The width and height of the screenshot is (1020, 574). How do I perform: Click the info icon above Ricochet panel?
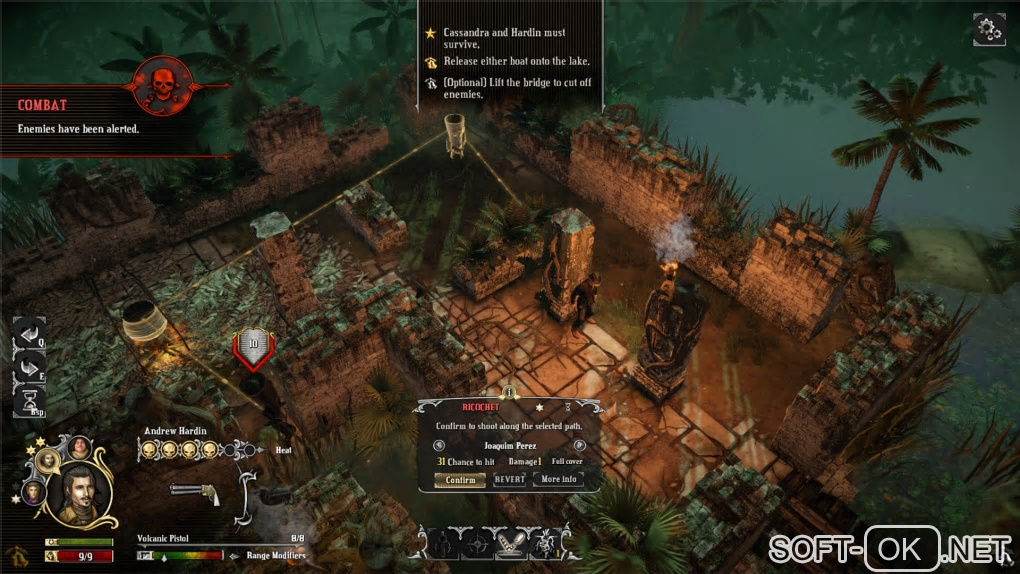coord(509,392)
